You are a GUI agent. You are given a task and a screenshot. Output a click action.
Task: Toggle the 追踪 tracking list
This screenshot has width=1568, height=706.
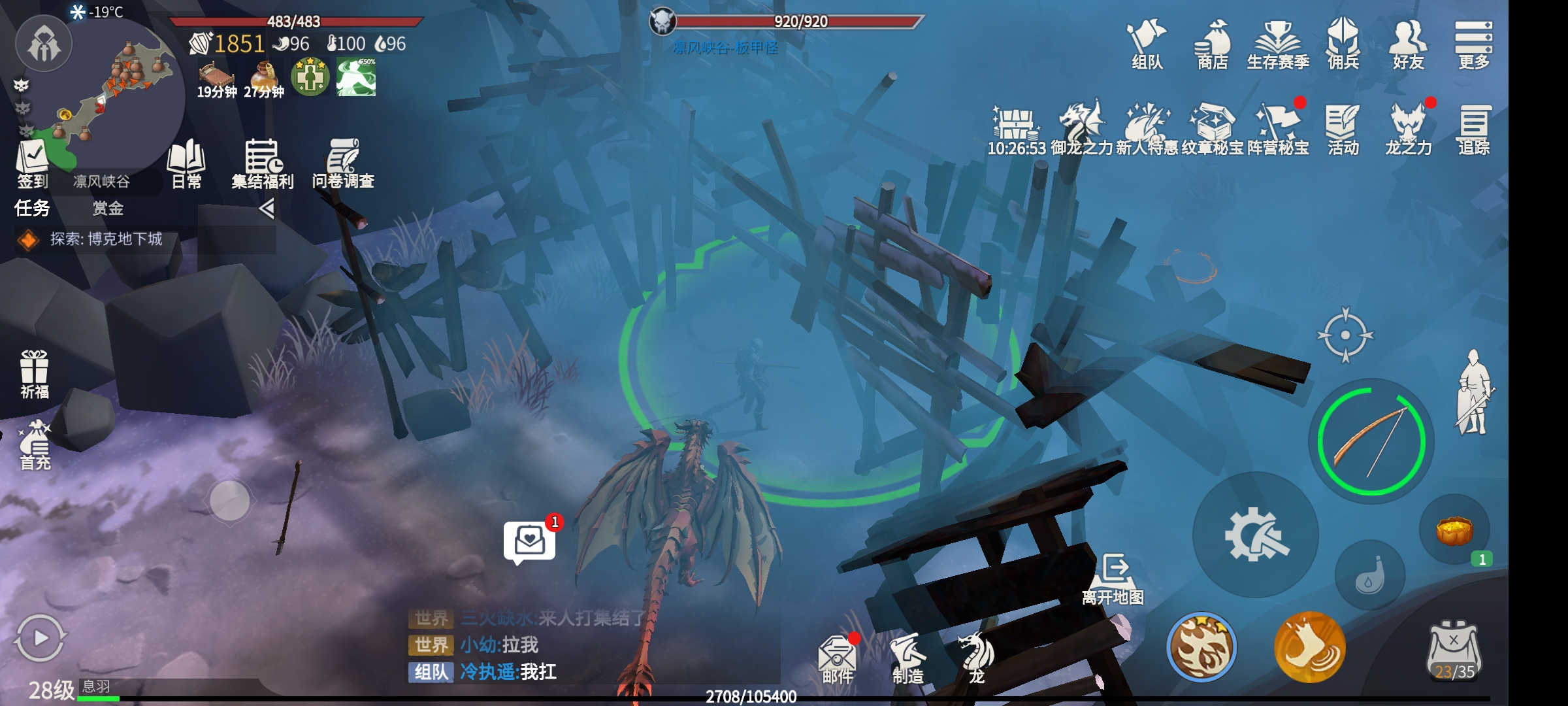point(1474,129)
